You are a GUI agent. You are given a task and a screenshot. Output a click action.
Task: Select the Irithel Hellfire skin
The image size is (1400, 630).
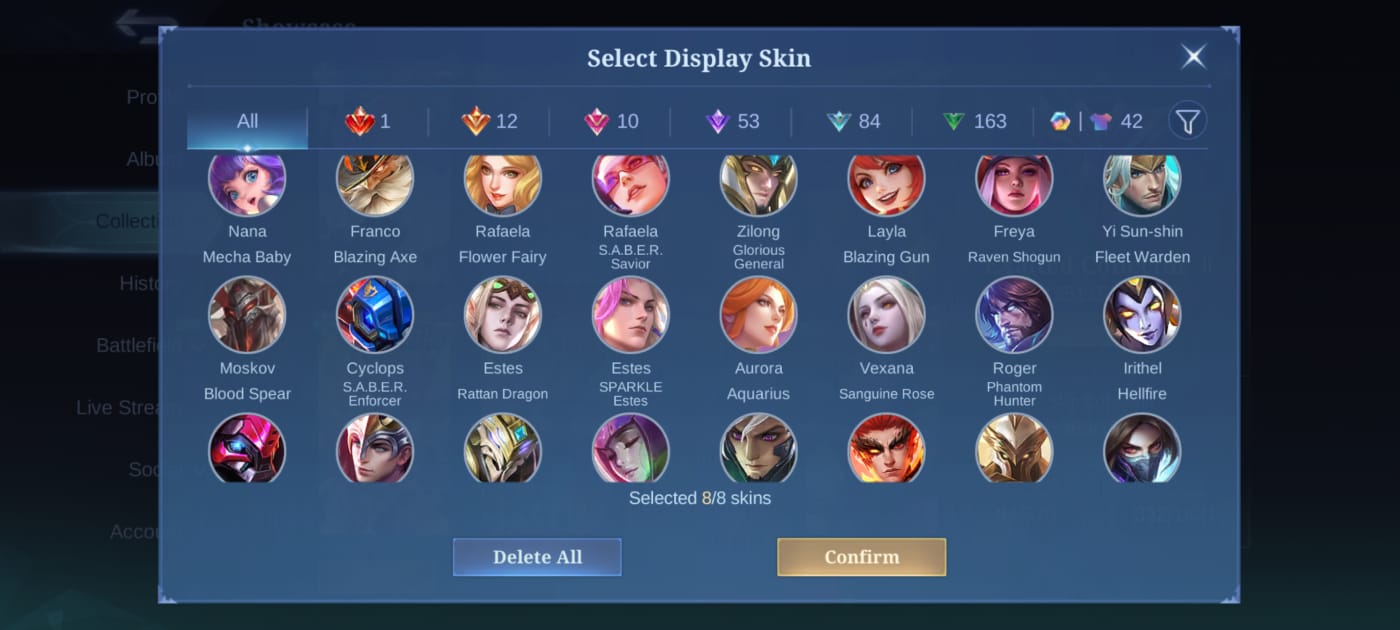(1142, 315)
